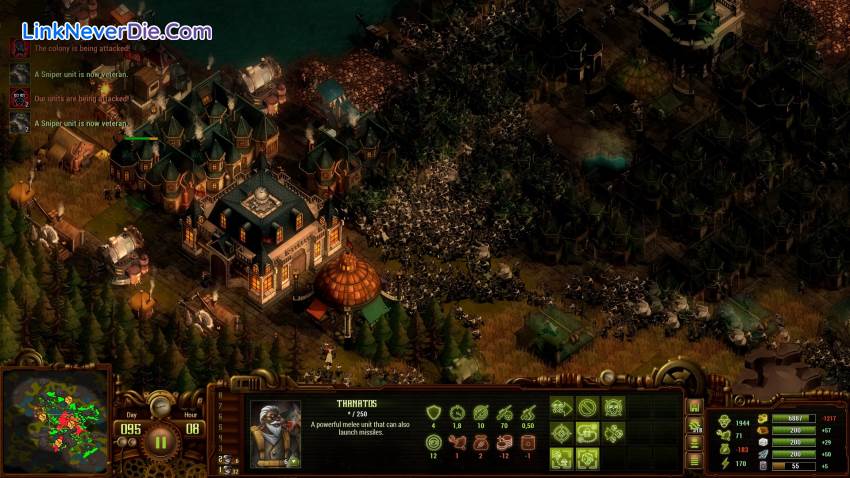Activate the stop command icon
850x478 pixels.
588,408
